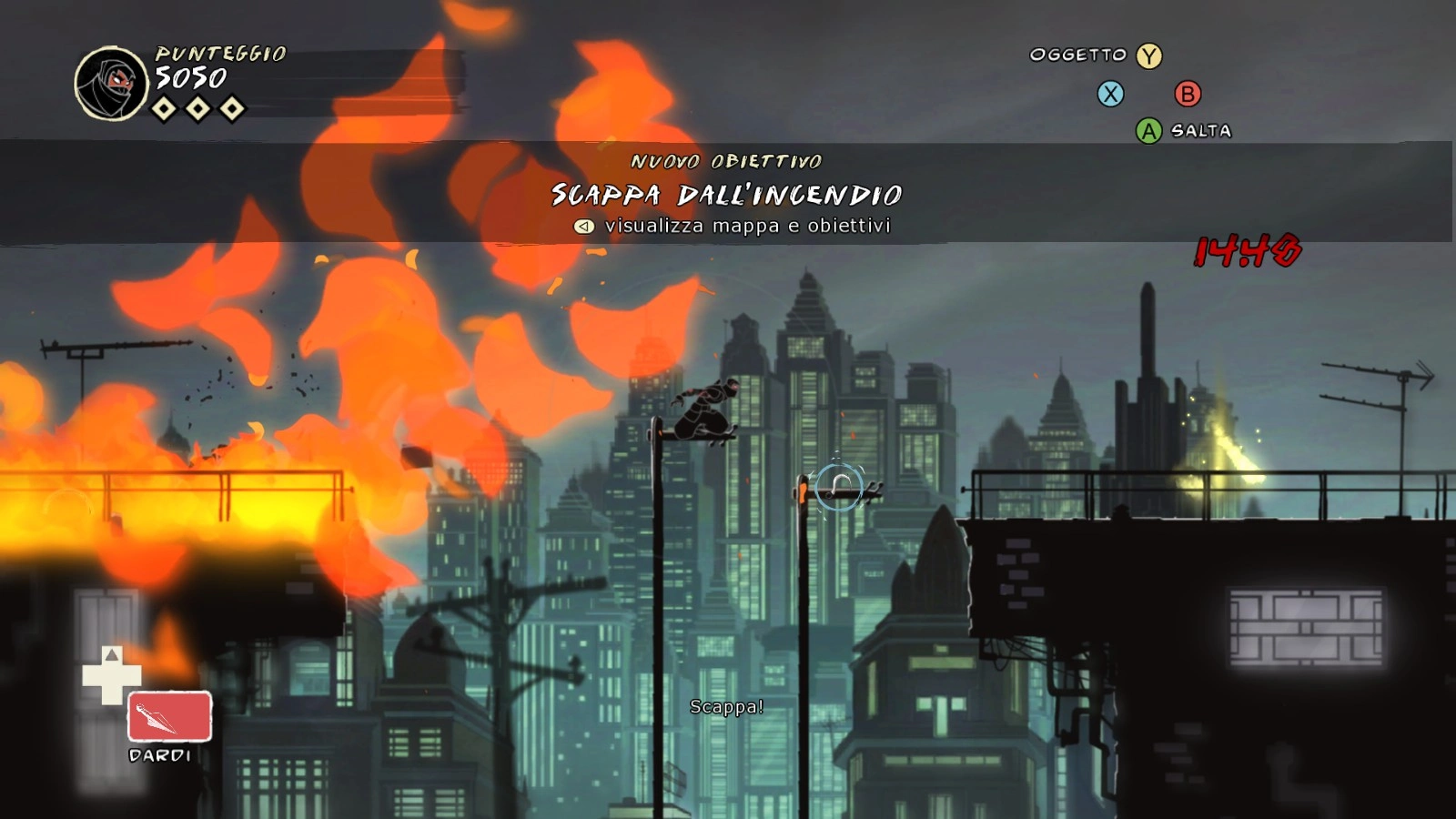Image resolution: width=1456 pixels, height=819 pixels.
Task: Open the Scappa dall'incendio objective banner
Action: (x=726, y=194)
